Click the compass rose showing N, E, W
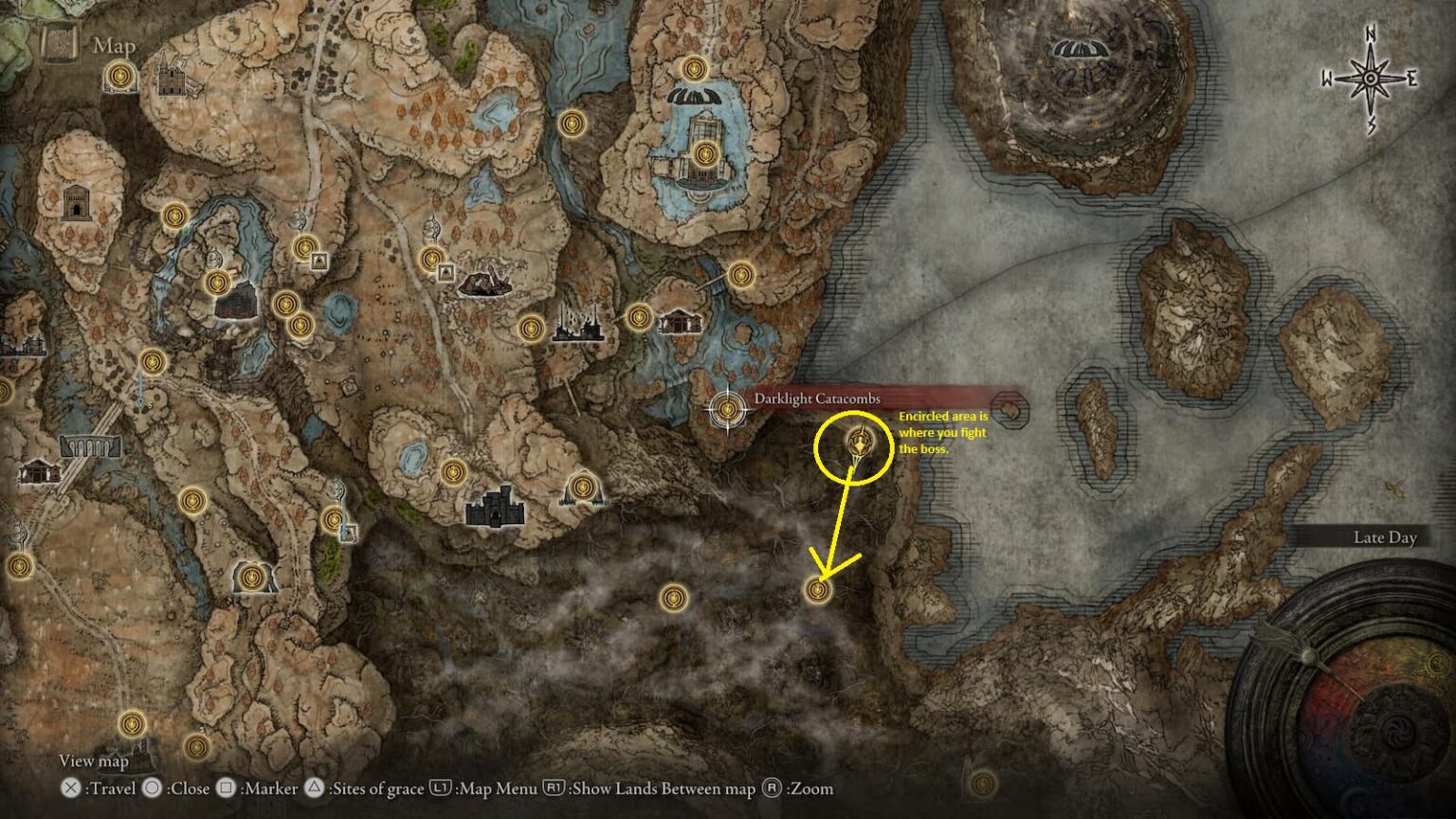The height and width of the screenshot is (819, 1456). point(1371,79)
